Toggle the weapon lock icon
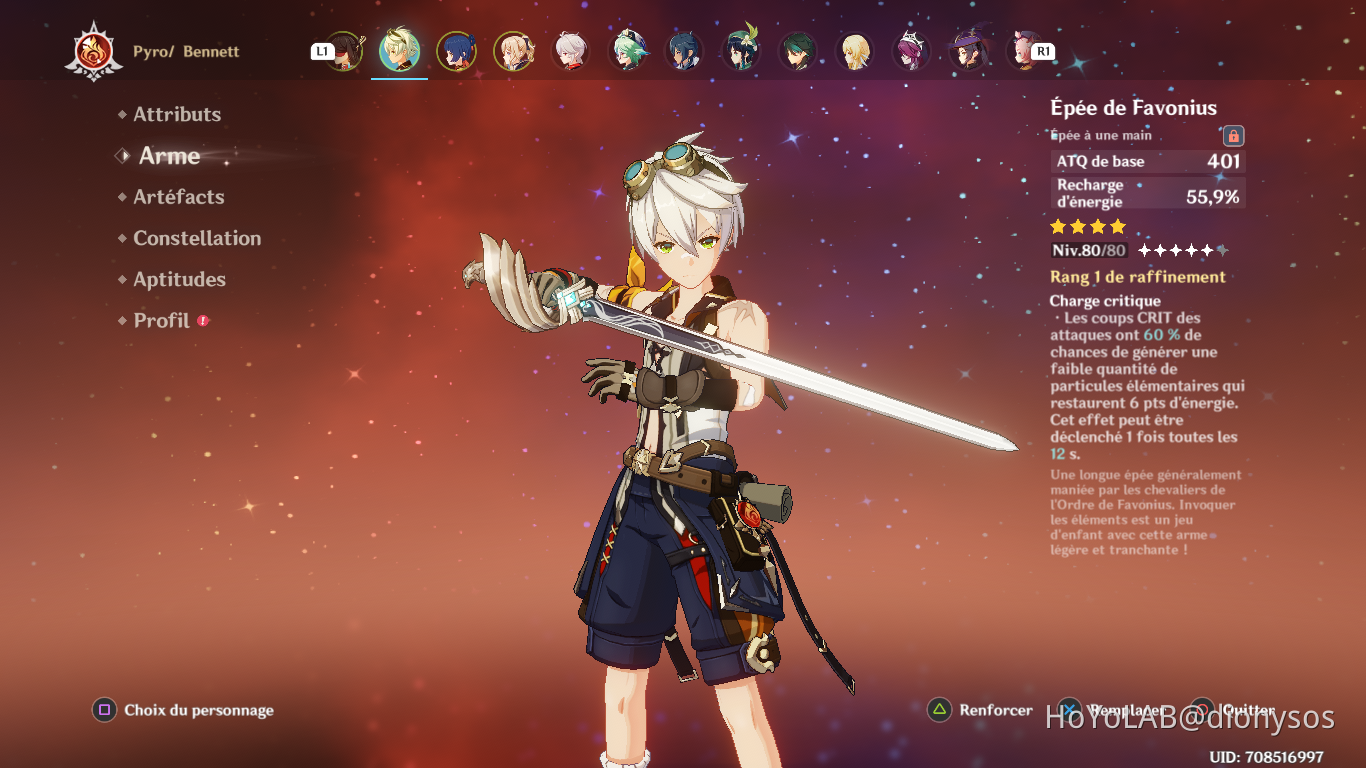Viewport: 1366px width, 768px height. (x=1233, y=135)
